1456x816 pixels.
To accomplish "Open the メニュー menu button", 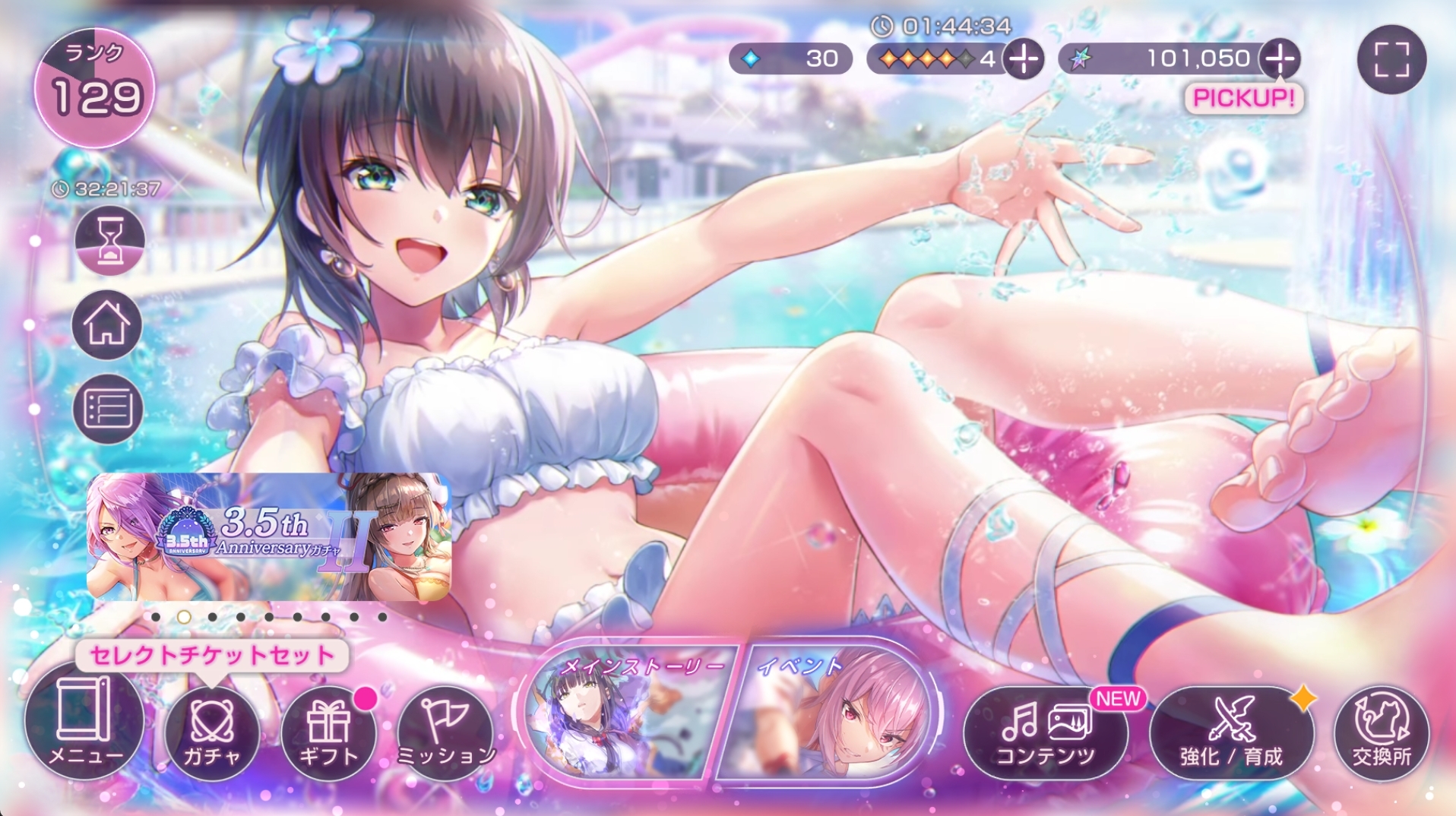I will pyautogui.click(x=84, y=722).
